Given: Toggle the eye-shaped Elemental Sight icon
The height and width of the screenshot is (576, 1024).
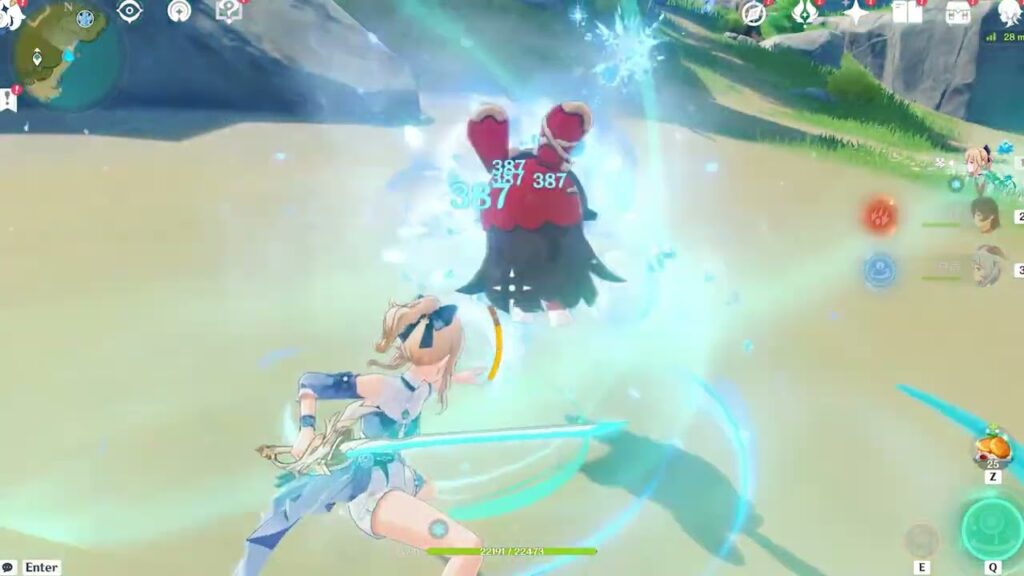Looking at the screenshot, I should [x=130, y=12].
